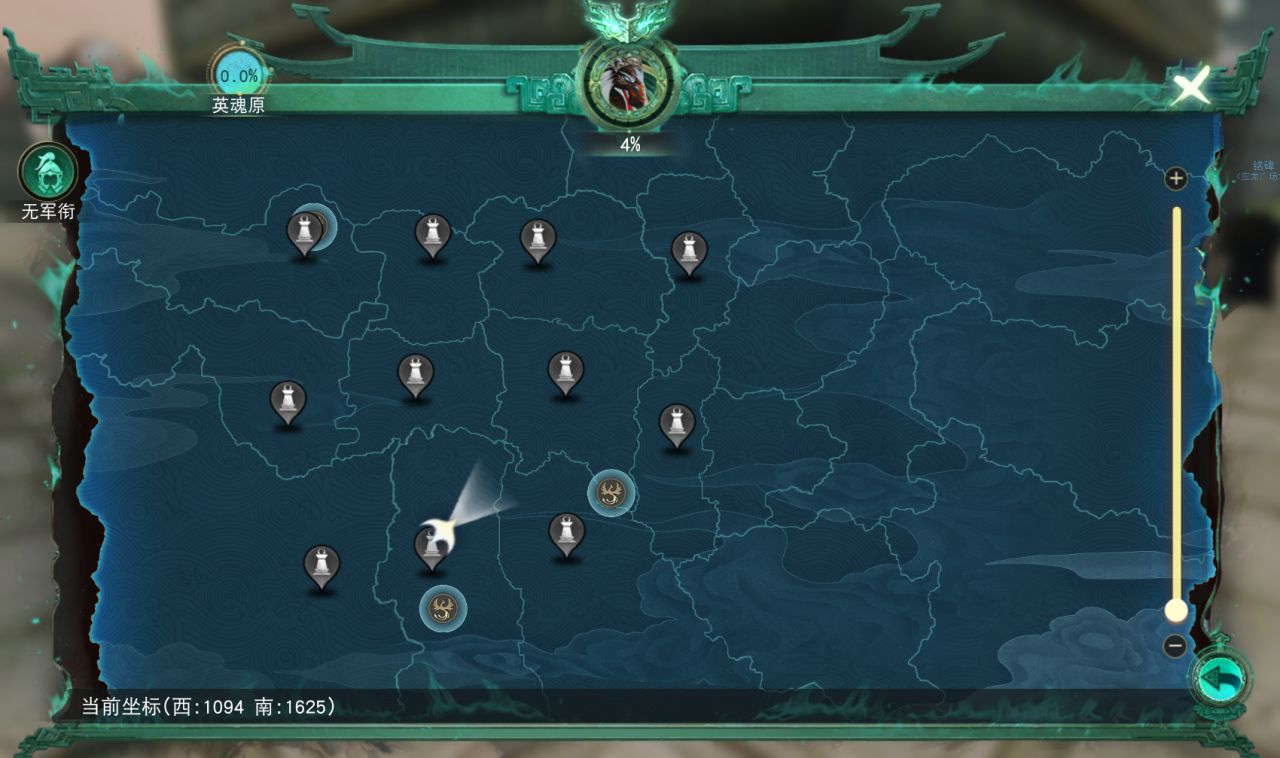Image resolution: width=1280 pixels, height=758 pixels.
Task: Select the boss portrait showing 4%
Action: (x=630, y=84)
